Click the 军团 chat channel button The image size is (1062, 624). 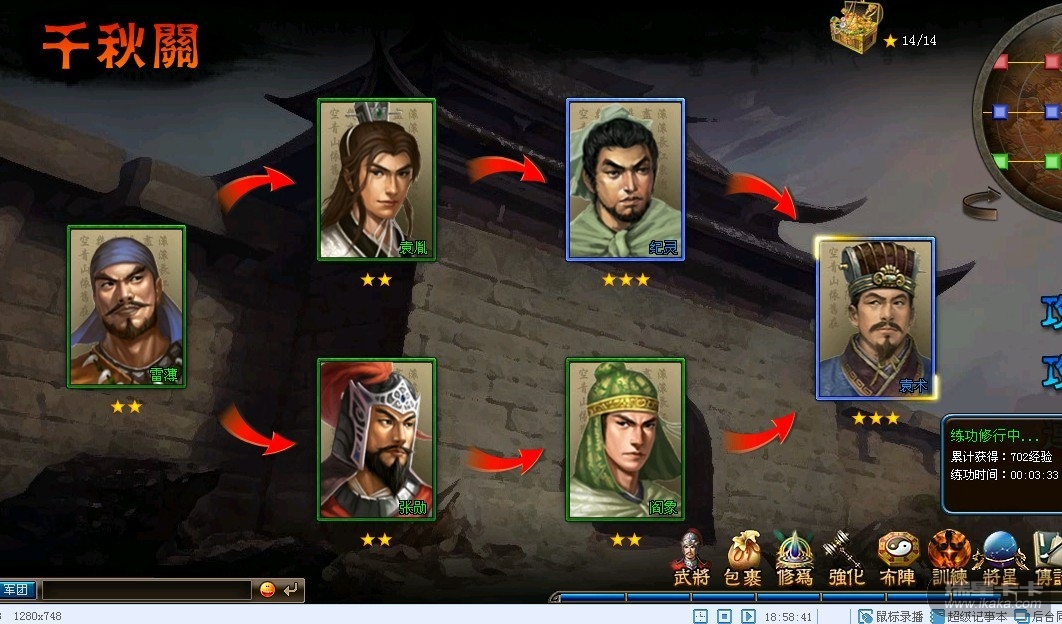(17, 590)
